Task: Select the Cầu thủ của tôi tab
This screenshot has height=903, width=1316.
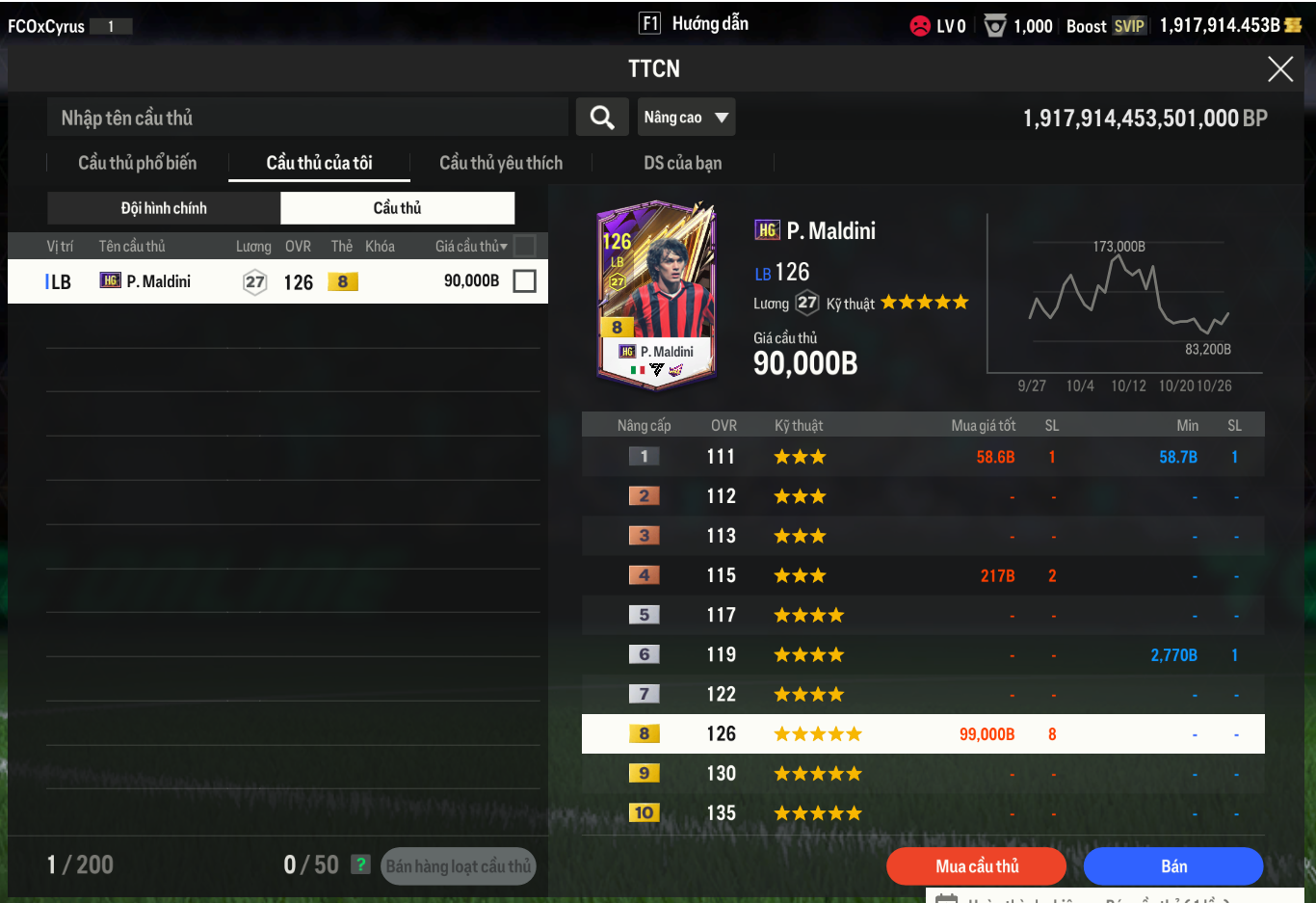Action: click(319, 163)
